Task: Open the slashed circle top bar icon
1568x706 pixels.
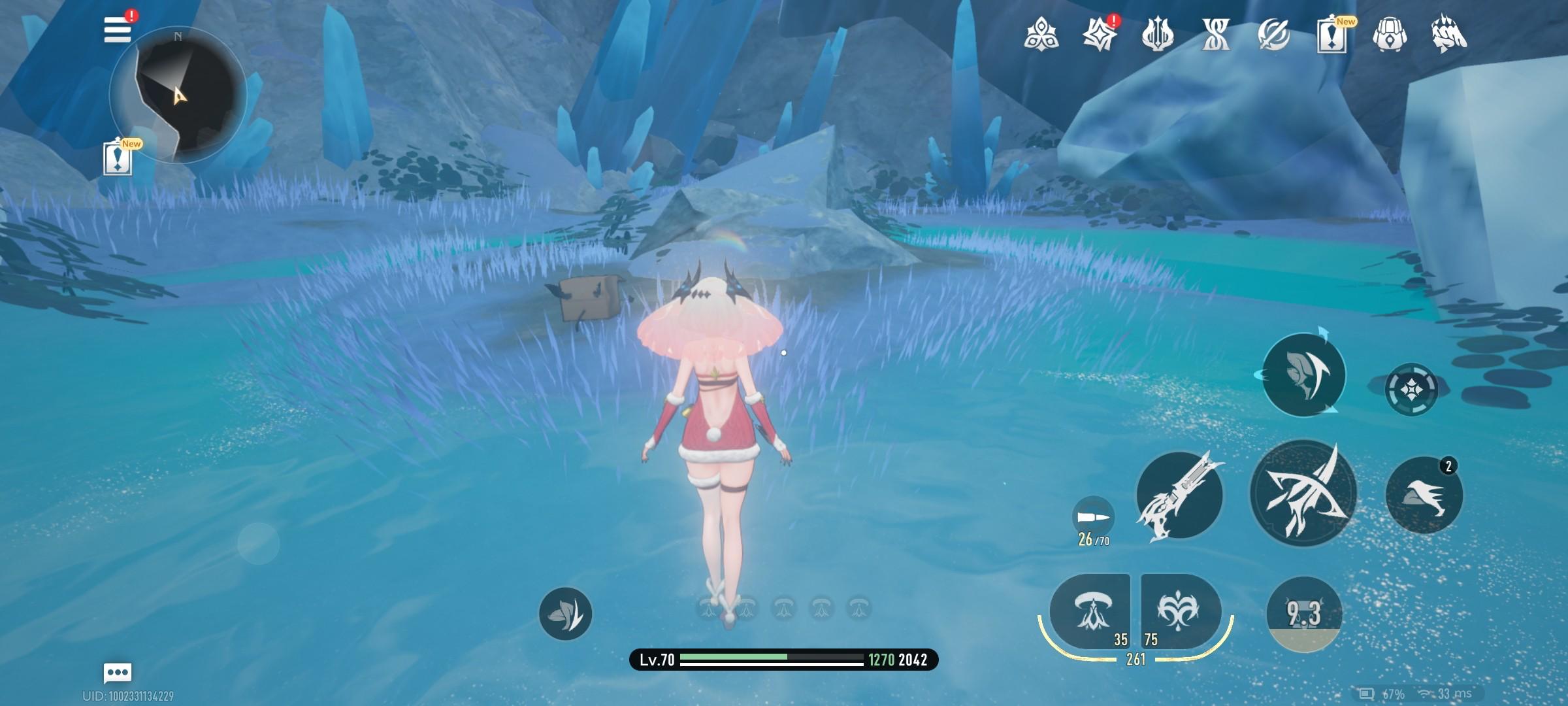Action: click(x=1273, y=34)
